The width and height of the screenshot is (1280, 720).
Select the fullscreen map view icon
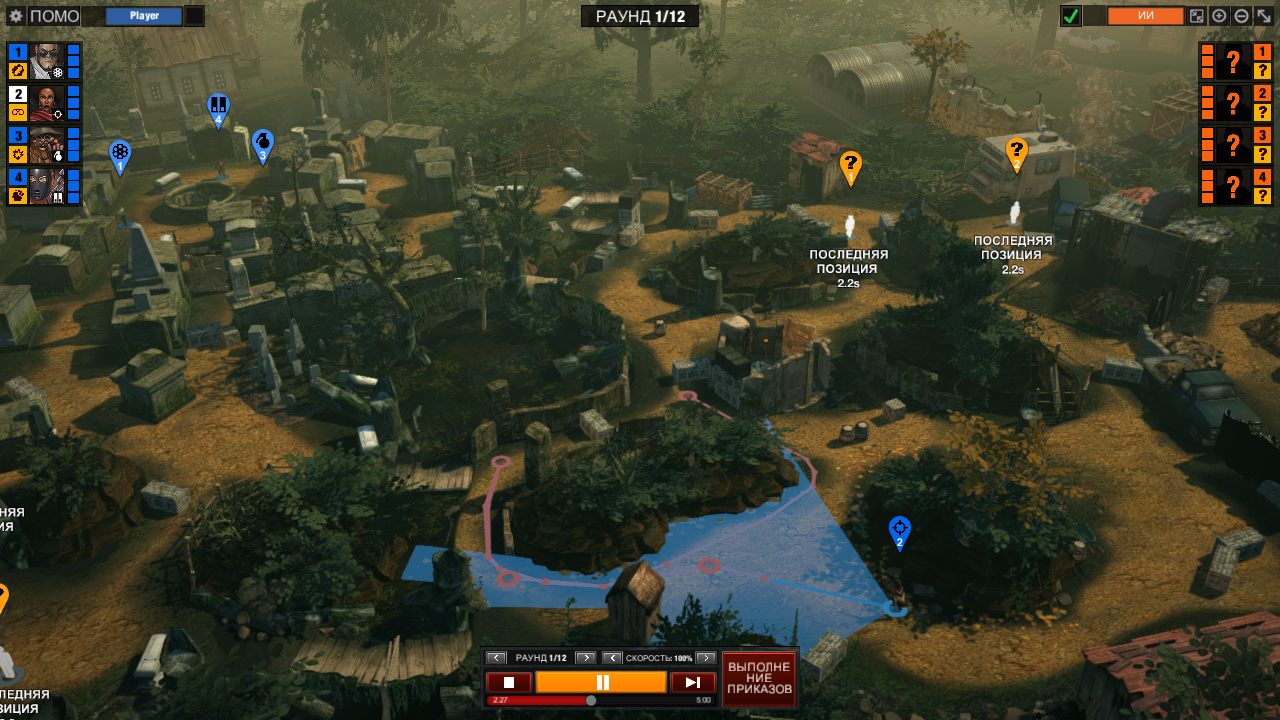pyautogui.click(x=1196, y=15)
